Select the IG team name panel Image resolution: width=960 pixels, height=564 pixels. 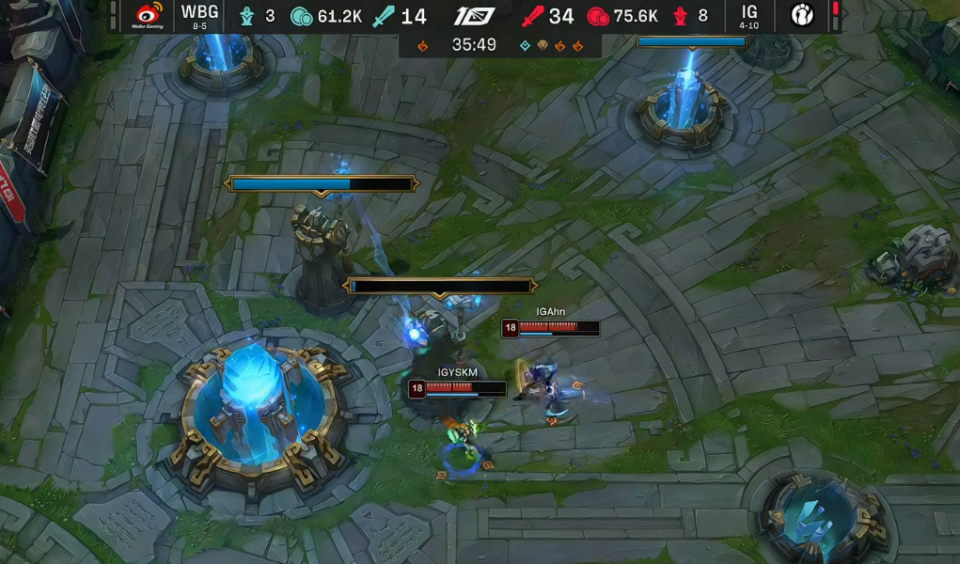[749, 16]
